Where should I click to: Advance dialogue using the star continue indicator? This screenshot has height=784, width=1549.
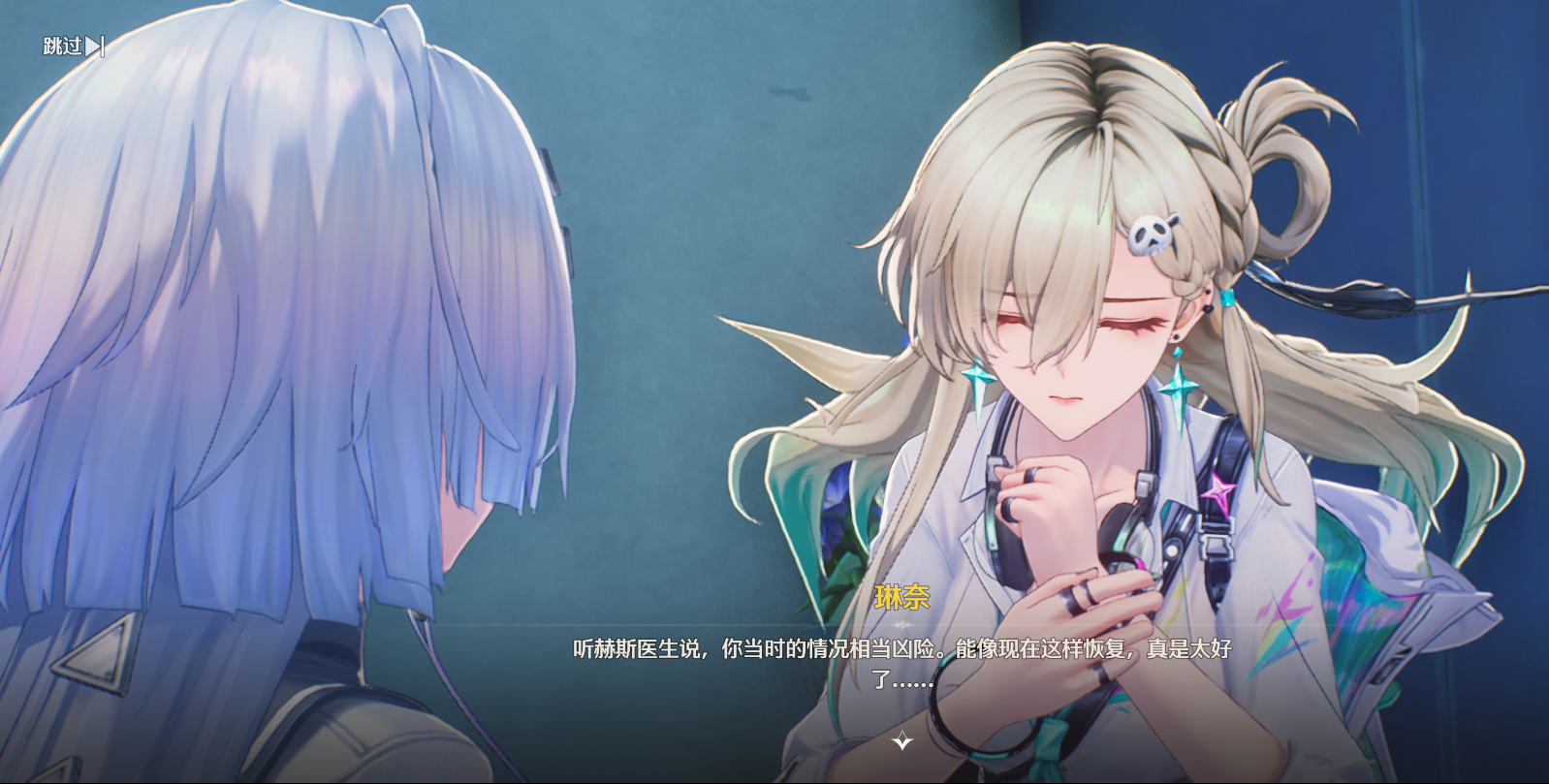pos(901,741)
